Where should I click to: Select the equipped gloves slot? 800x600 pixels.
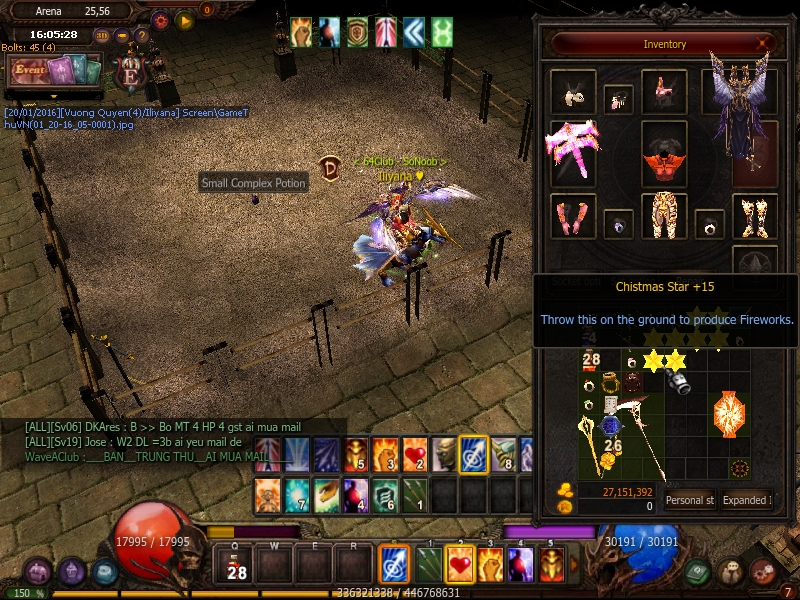click(x=573, y=214)
